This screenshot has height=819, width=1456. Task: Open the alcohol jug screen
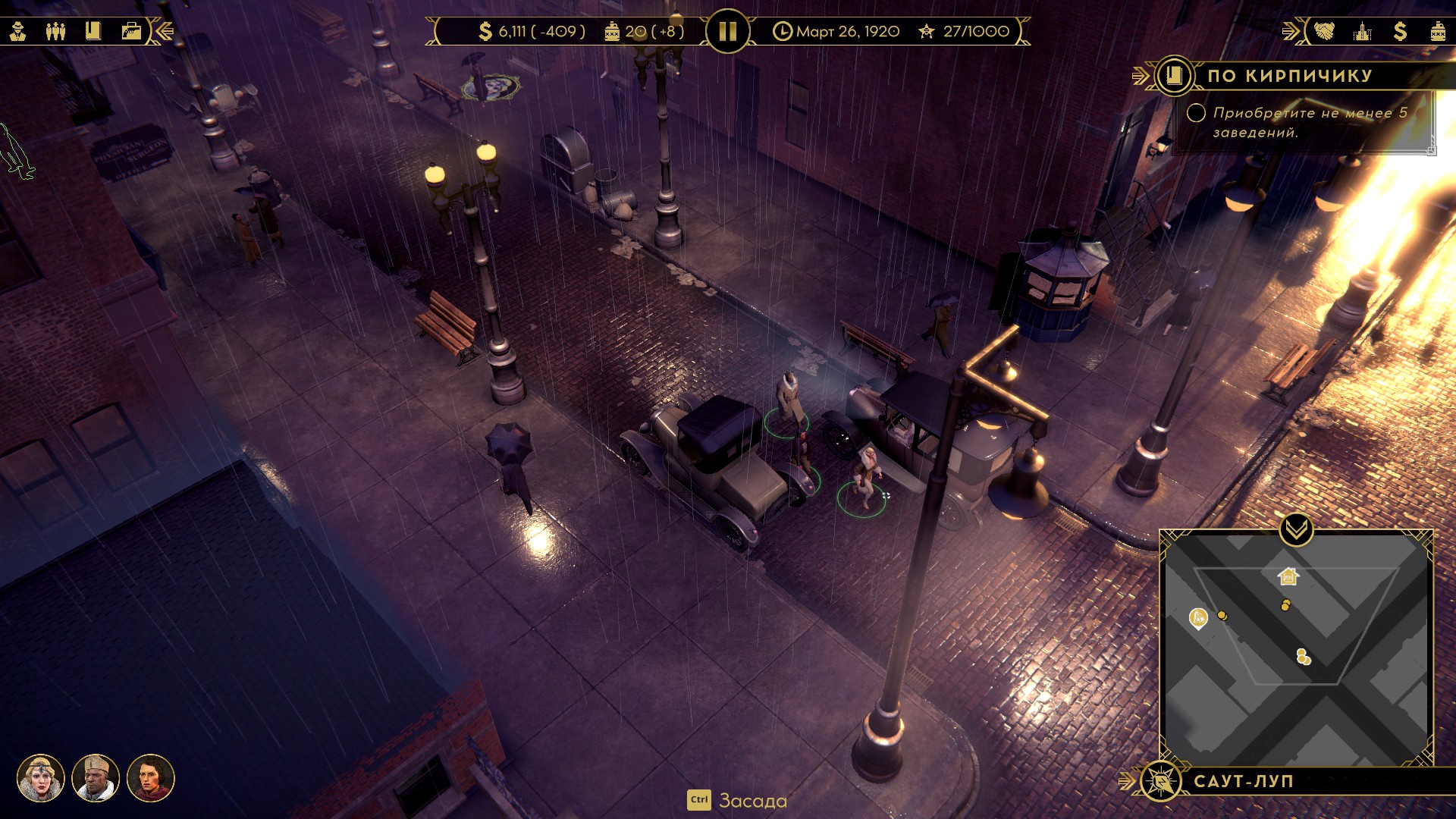coord(1437,31)
